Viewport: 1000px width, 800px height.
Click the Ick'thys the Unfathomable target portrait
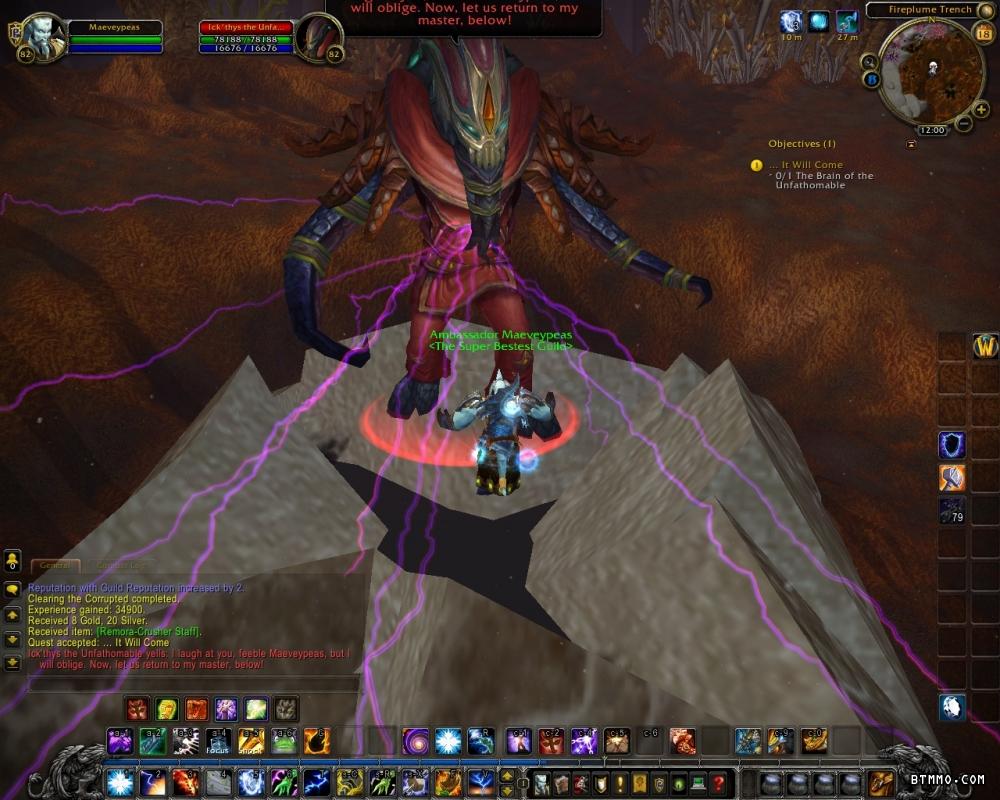tap(320, 37)
